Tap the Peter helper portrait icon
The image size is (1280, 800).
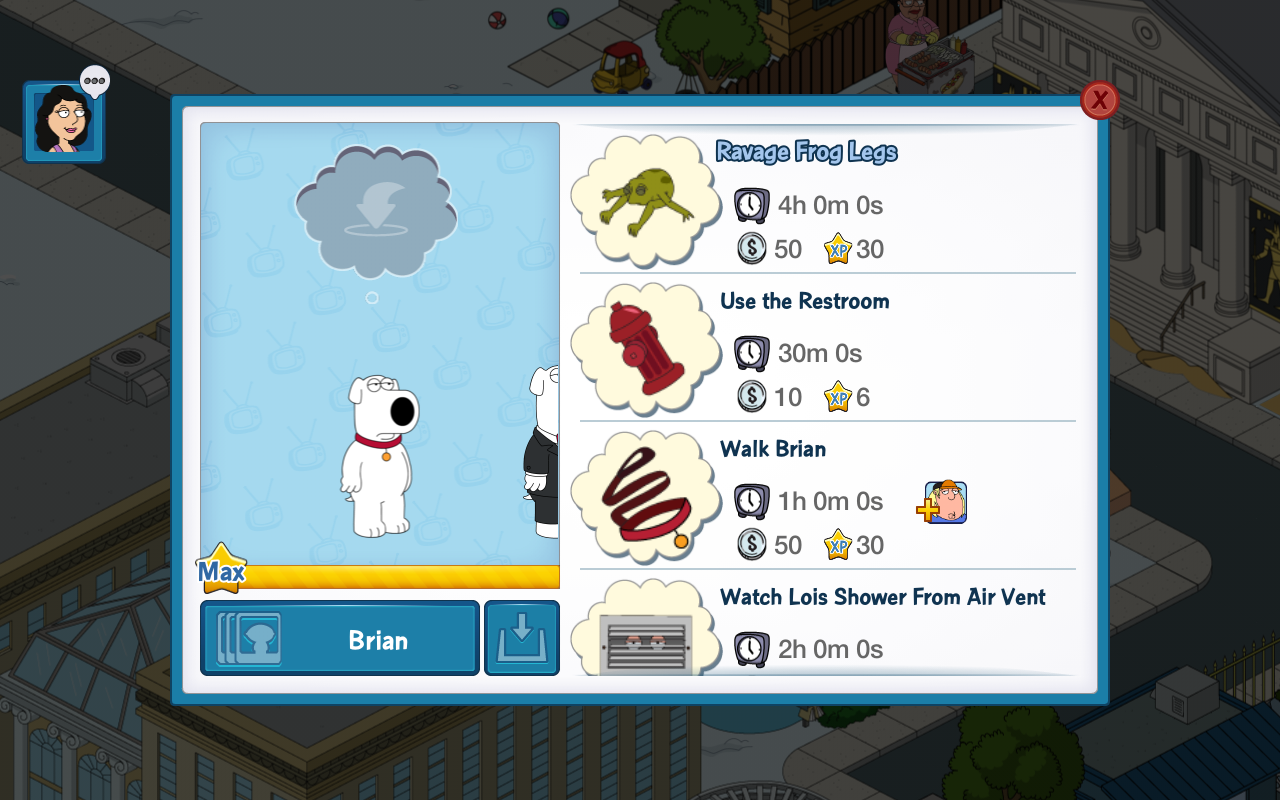945,502
